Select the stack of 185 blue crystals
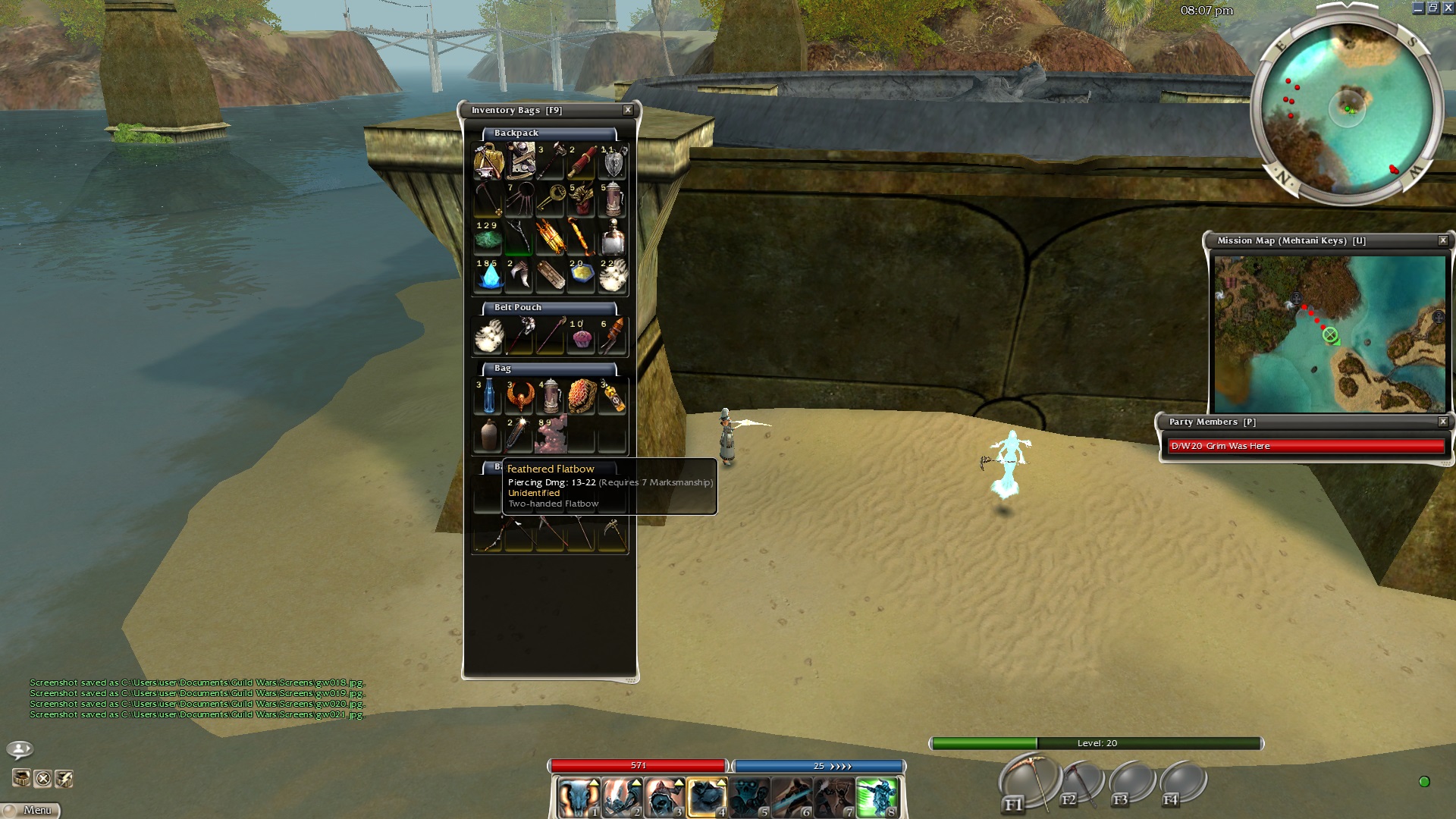Viewport: 1456px width, 819px height. coord(488,275)
